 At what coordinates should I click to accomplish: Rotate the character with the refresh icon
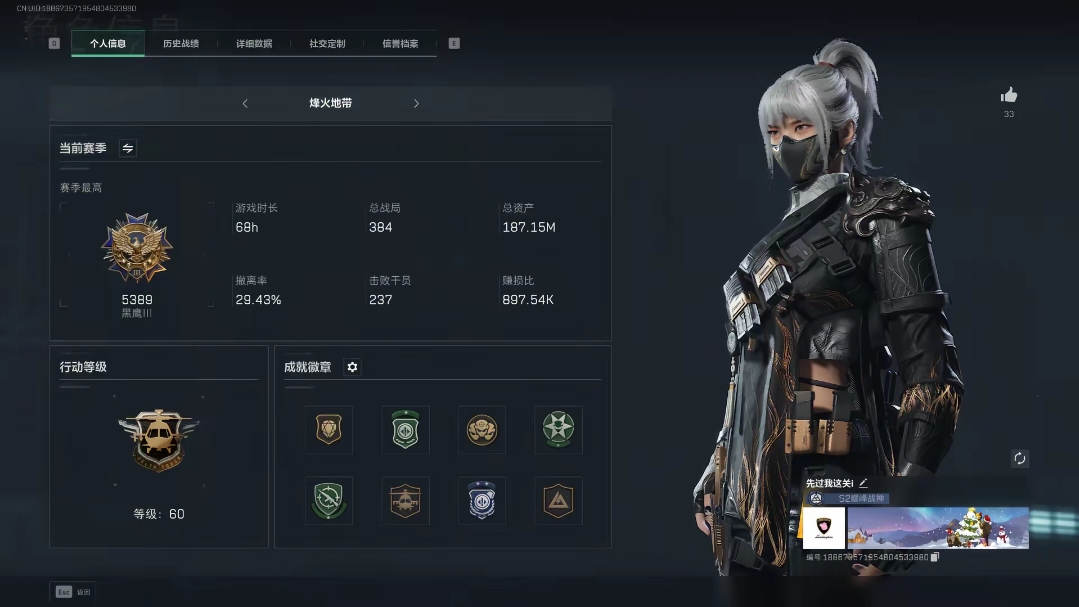[1020, 459]
